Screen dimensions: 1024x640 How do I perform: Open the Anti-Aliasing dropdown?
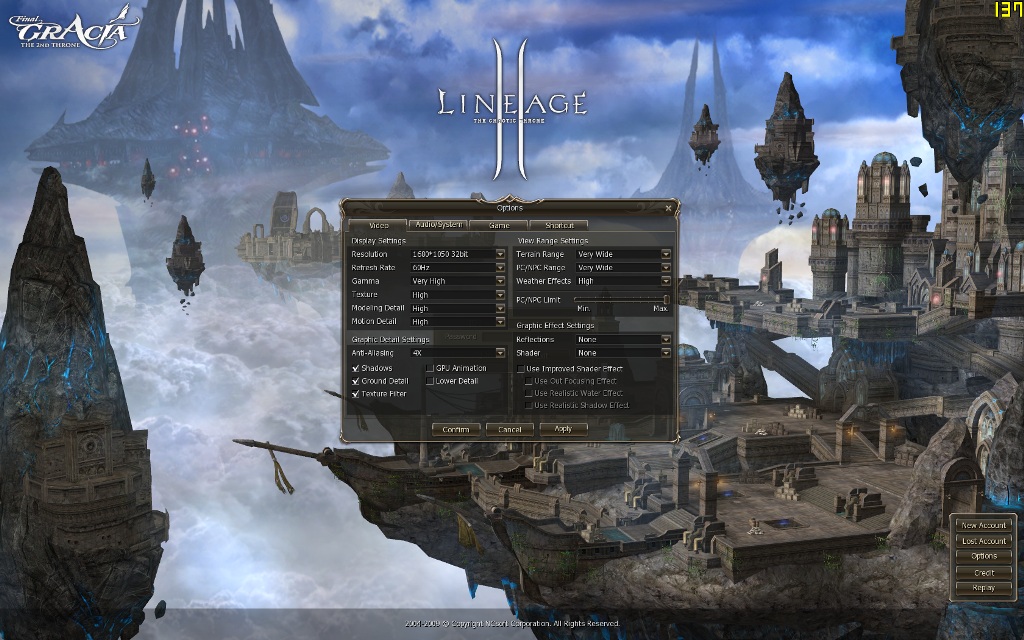[x=500, y=353]
